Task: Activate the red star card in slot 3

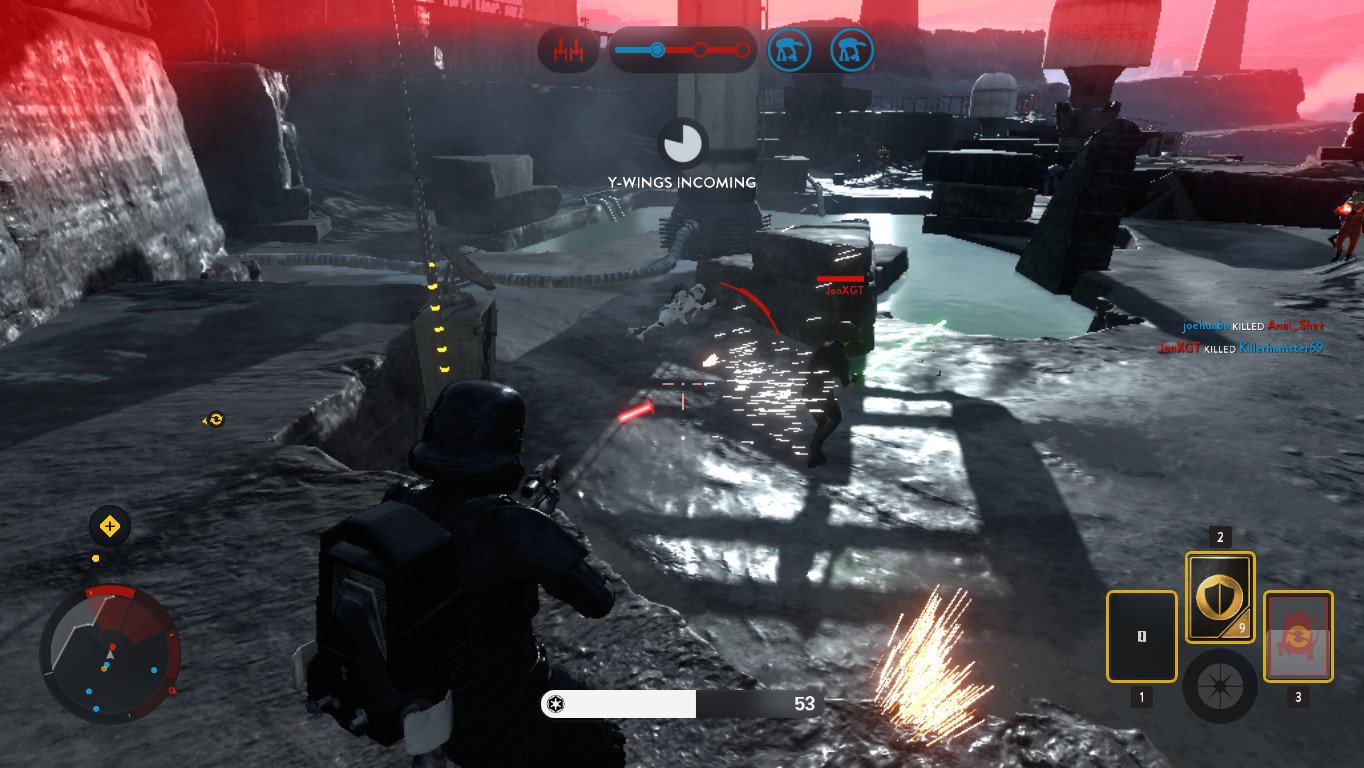Action: (x=1298, y=636)
